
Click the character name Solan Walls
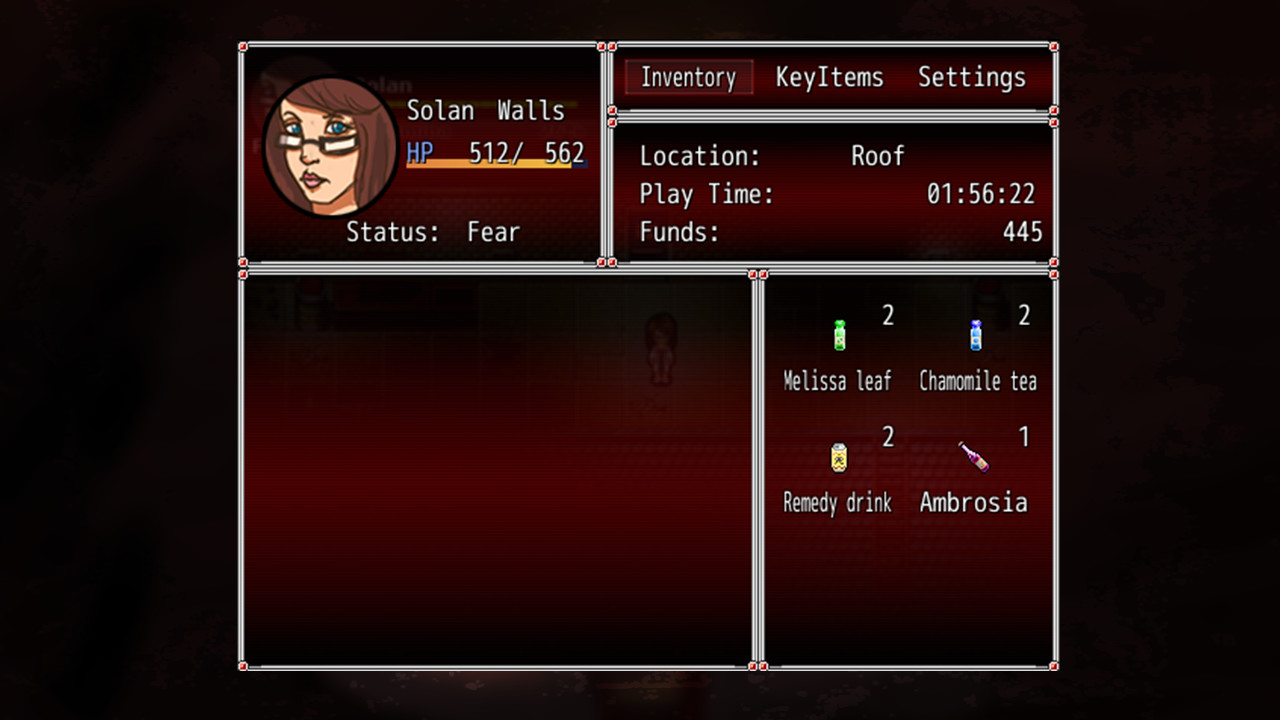tap(486, 111)
